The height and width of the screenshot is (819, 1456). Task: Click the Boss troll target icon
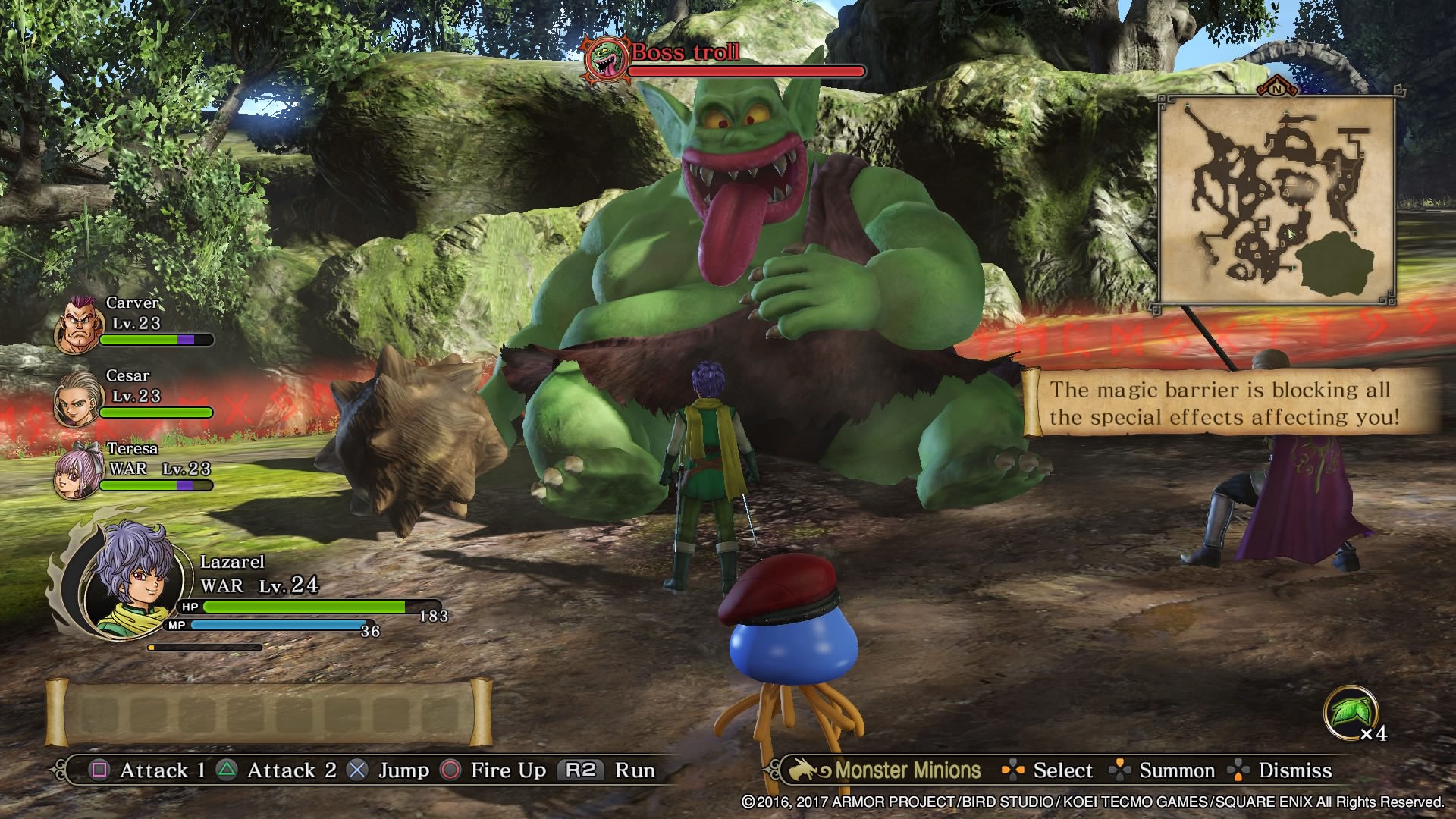pos(606,58)
